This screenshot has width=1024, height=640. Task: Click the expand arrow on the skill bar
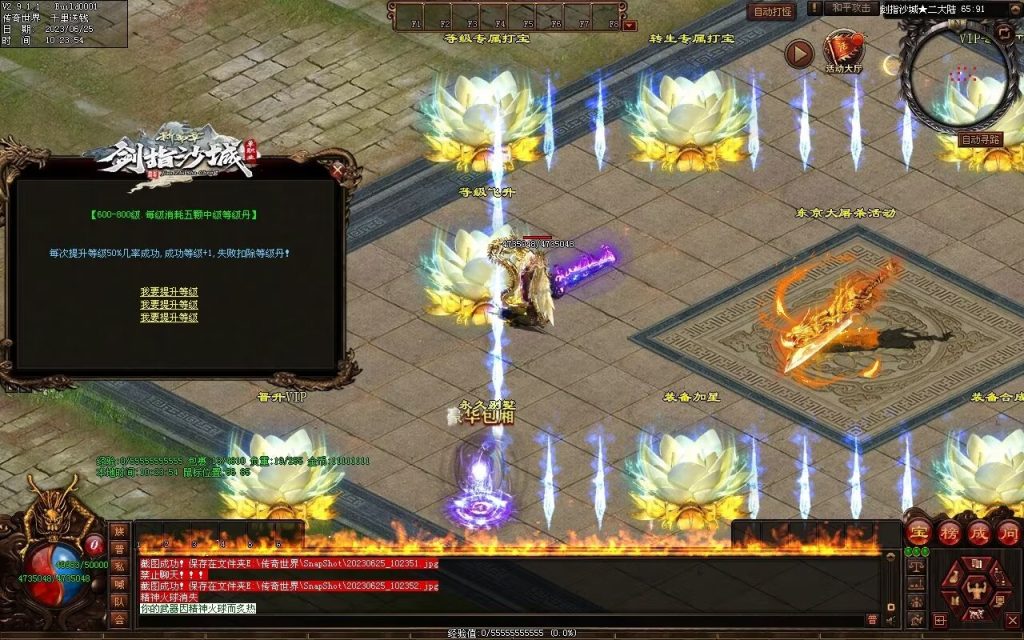pyautogui.click(x=629, y=24)
